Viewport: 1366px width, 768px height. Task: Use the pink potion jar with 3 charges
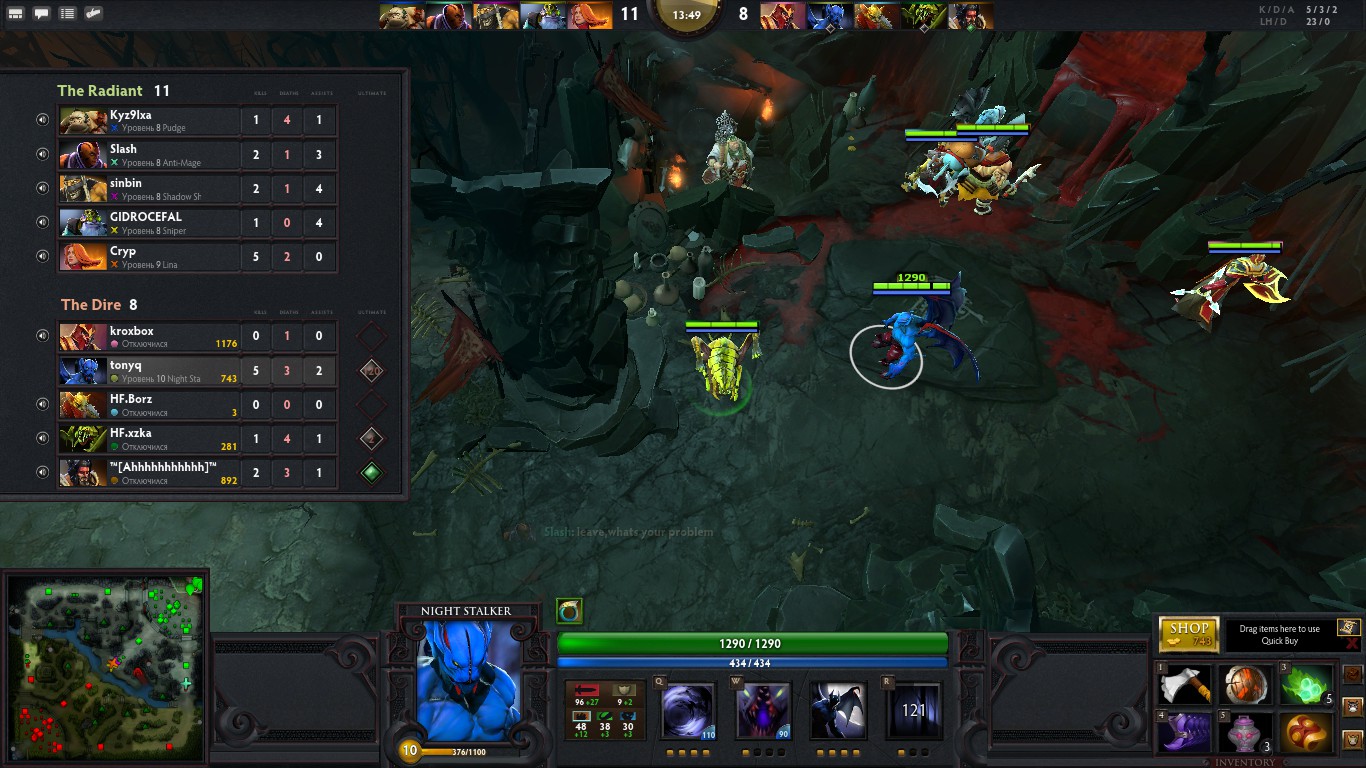1245,733
